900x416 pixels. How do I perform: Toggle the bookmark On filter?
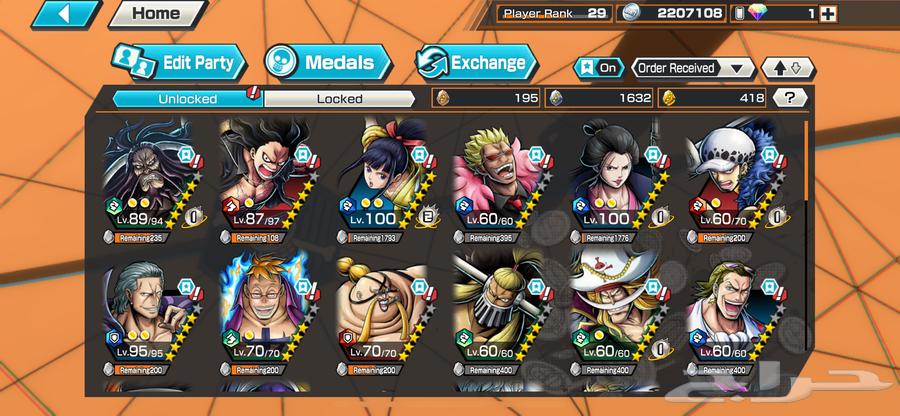(597, 68)
